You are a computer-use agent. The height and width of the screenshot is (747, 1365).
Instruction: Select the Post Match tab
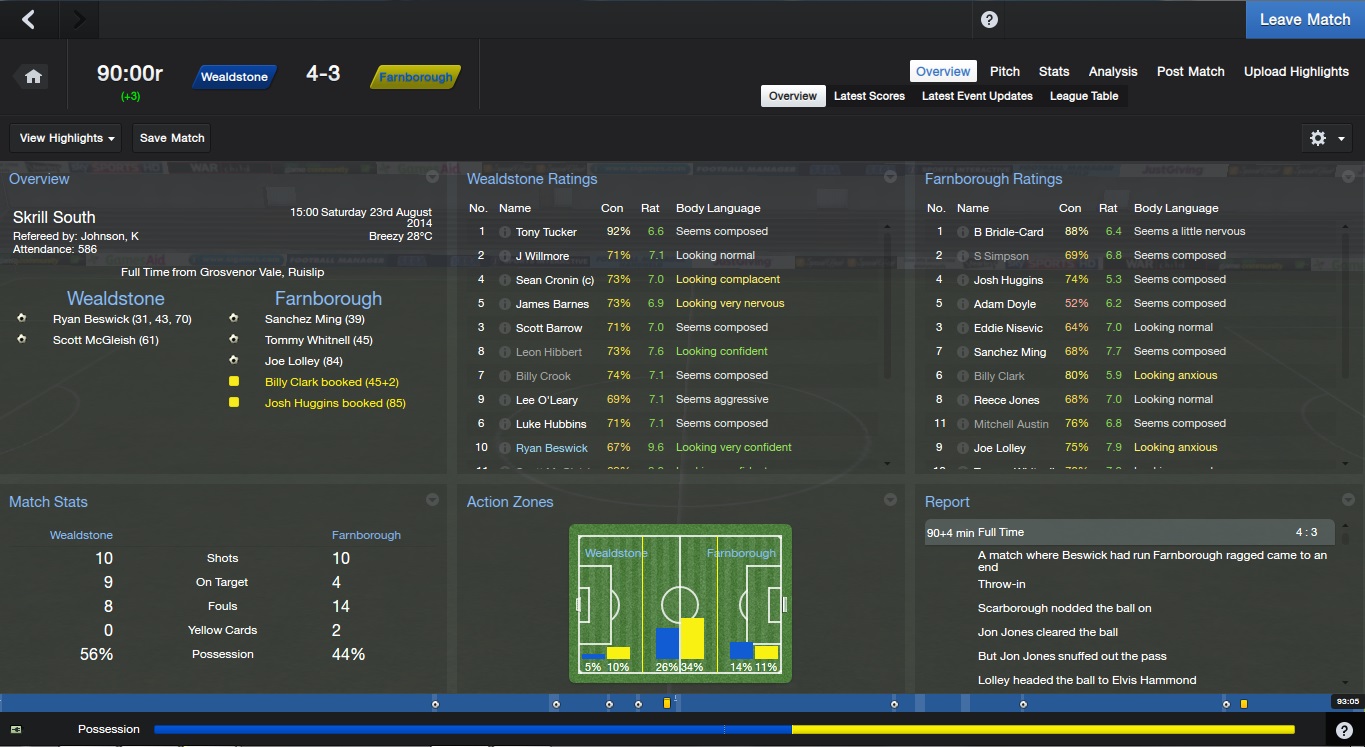pyautogui.click(x=1190, y=71)
